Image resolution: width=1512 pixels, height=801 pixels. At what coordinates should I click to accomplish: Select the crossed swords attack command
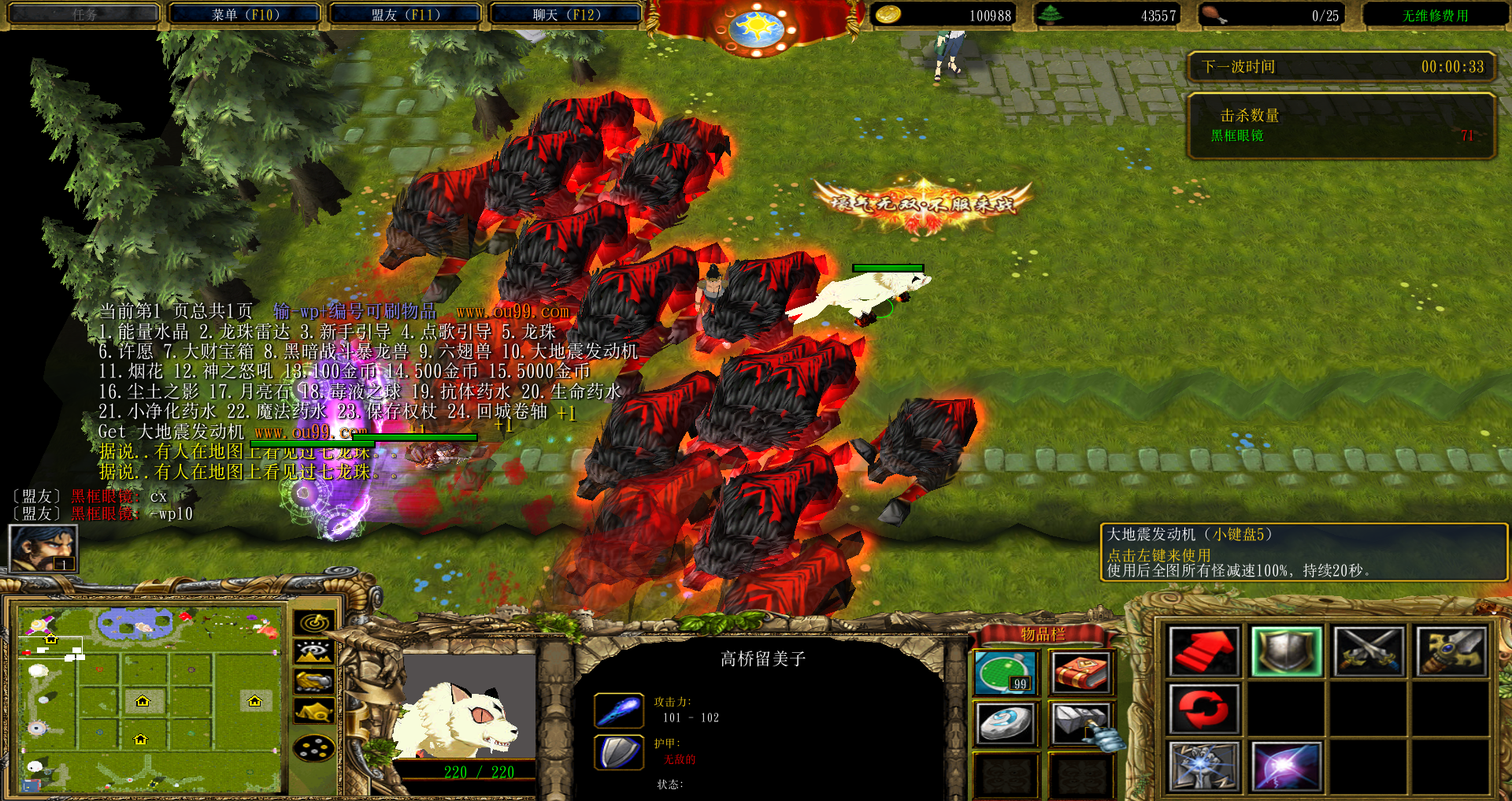click(1369, 651)
